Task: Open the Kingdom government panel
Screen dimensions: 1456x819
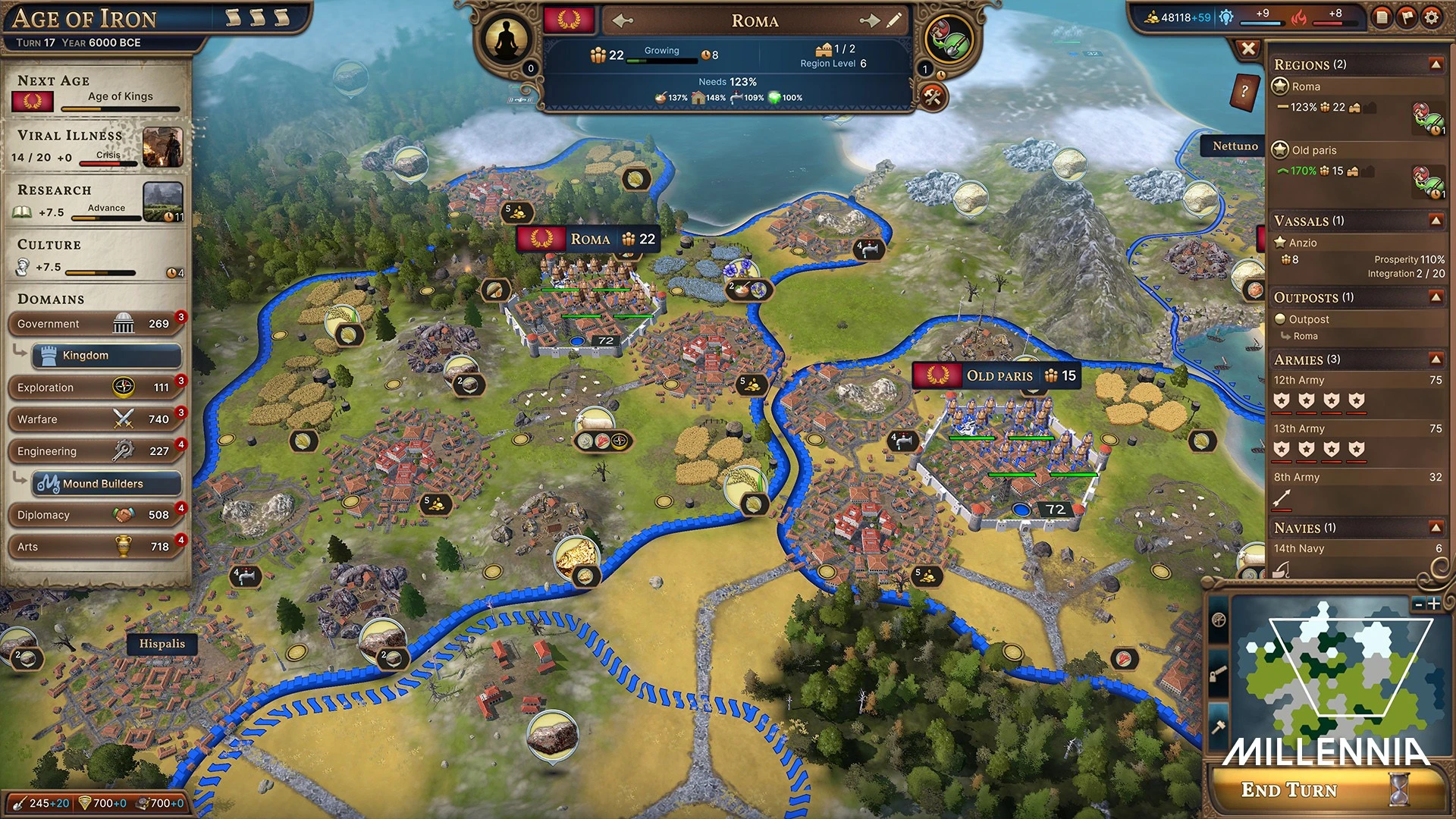Action: click(106, 356)
